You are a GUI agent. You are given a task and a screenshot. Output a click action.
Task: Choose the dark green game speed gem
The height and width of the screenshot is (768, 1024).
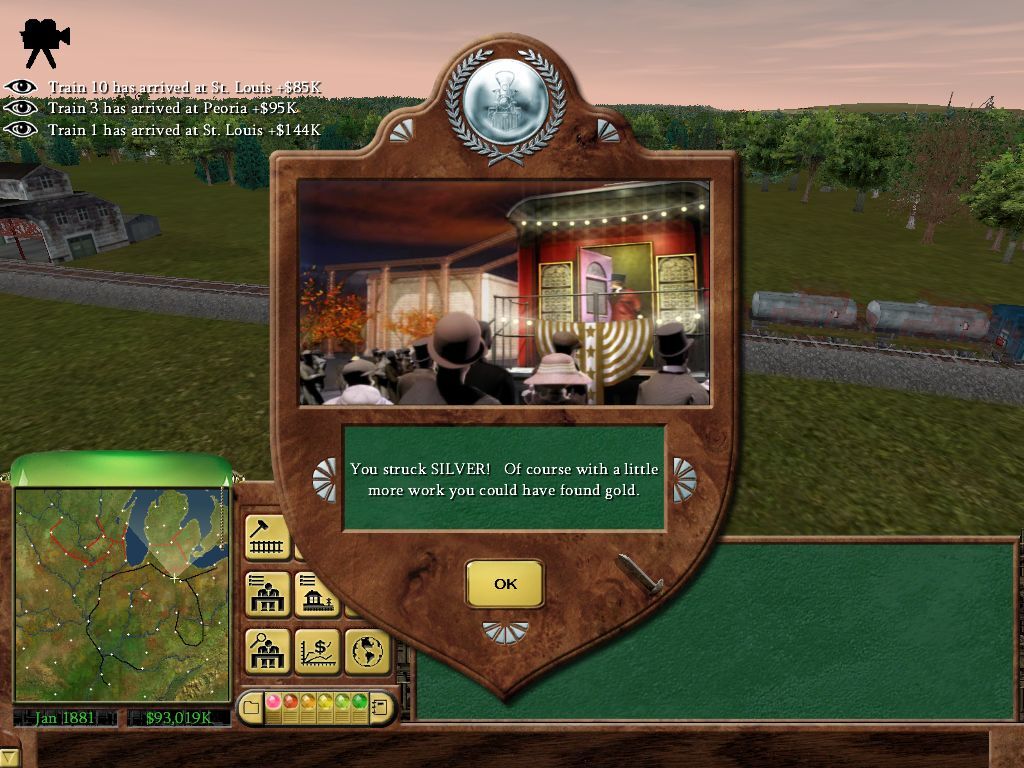tap(359, 702)
